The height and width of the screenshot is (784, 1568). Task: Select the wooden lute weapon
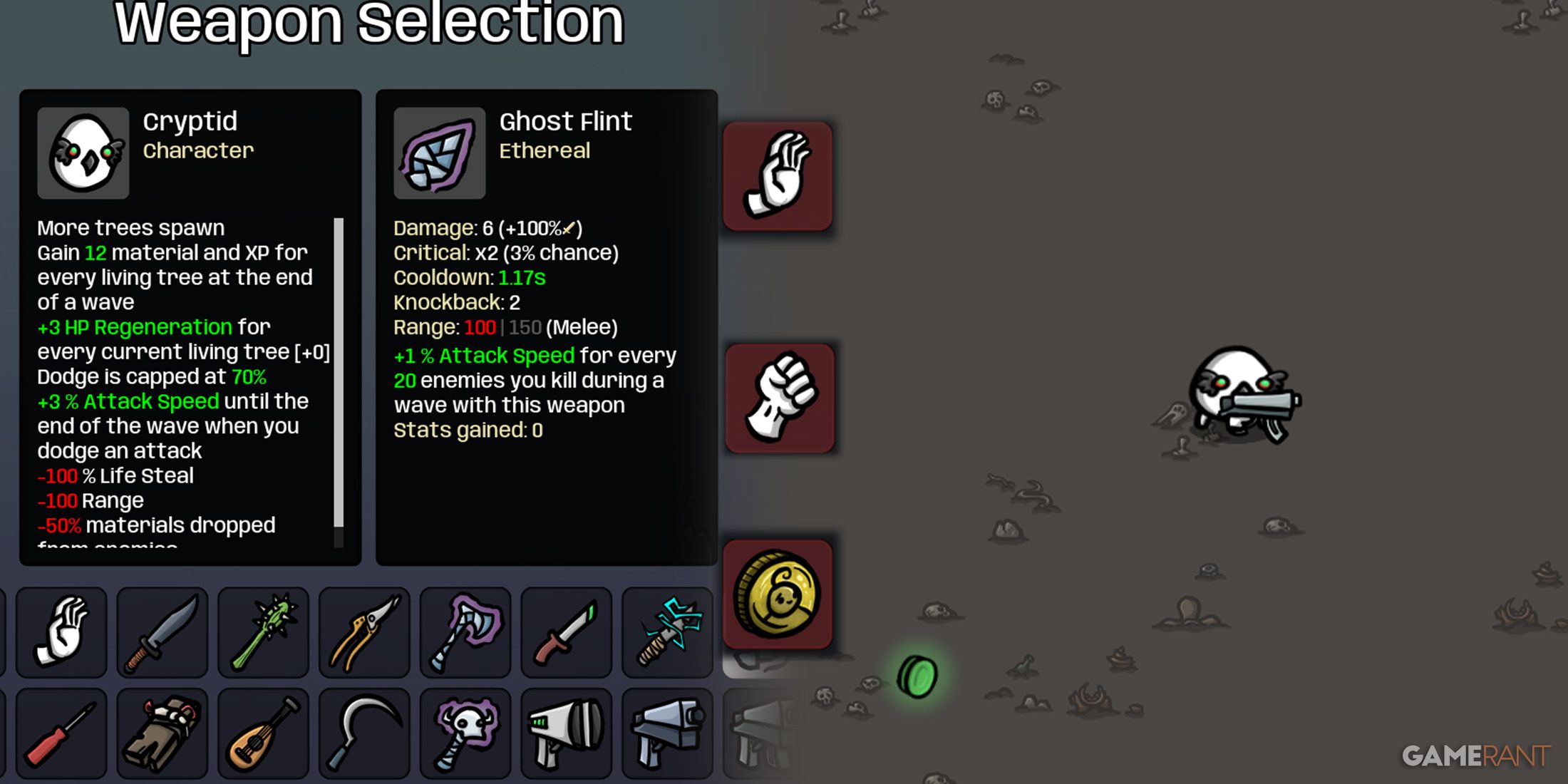click(264, 733)
